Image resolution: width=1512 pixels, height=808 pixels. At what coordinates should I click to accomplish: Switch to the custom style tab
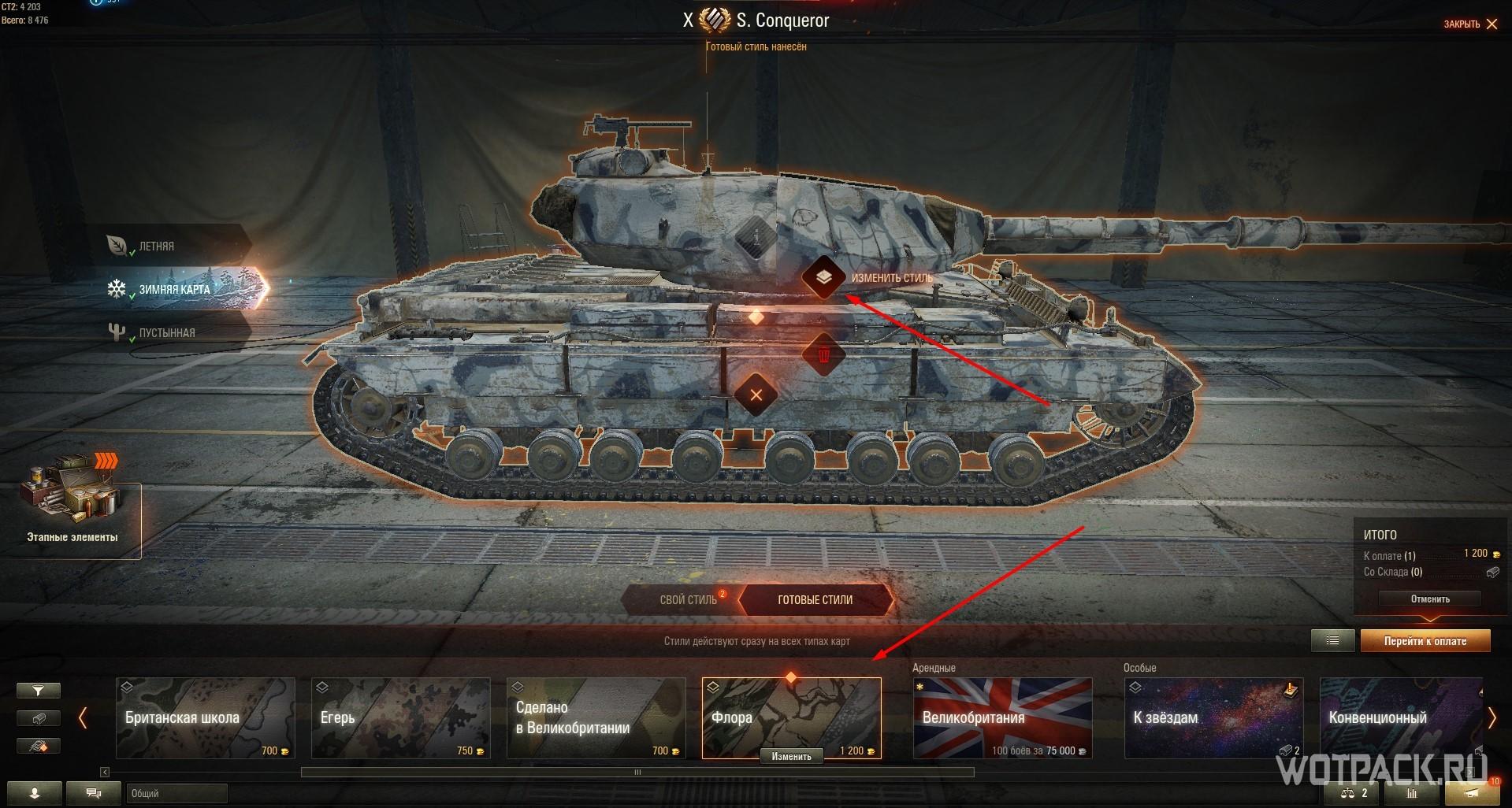(688, 600)
